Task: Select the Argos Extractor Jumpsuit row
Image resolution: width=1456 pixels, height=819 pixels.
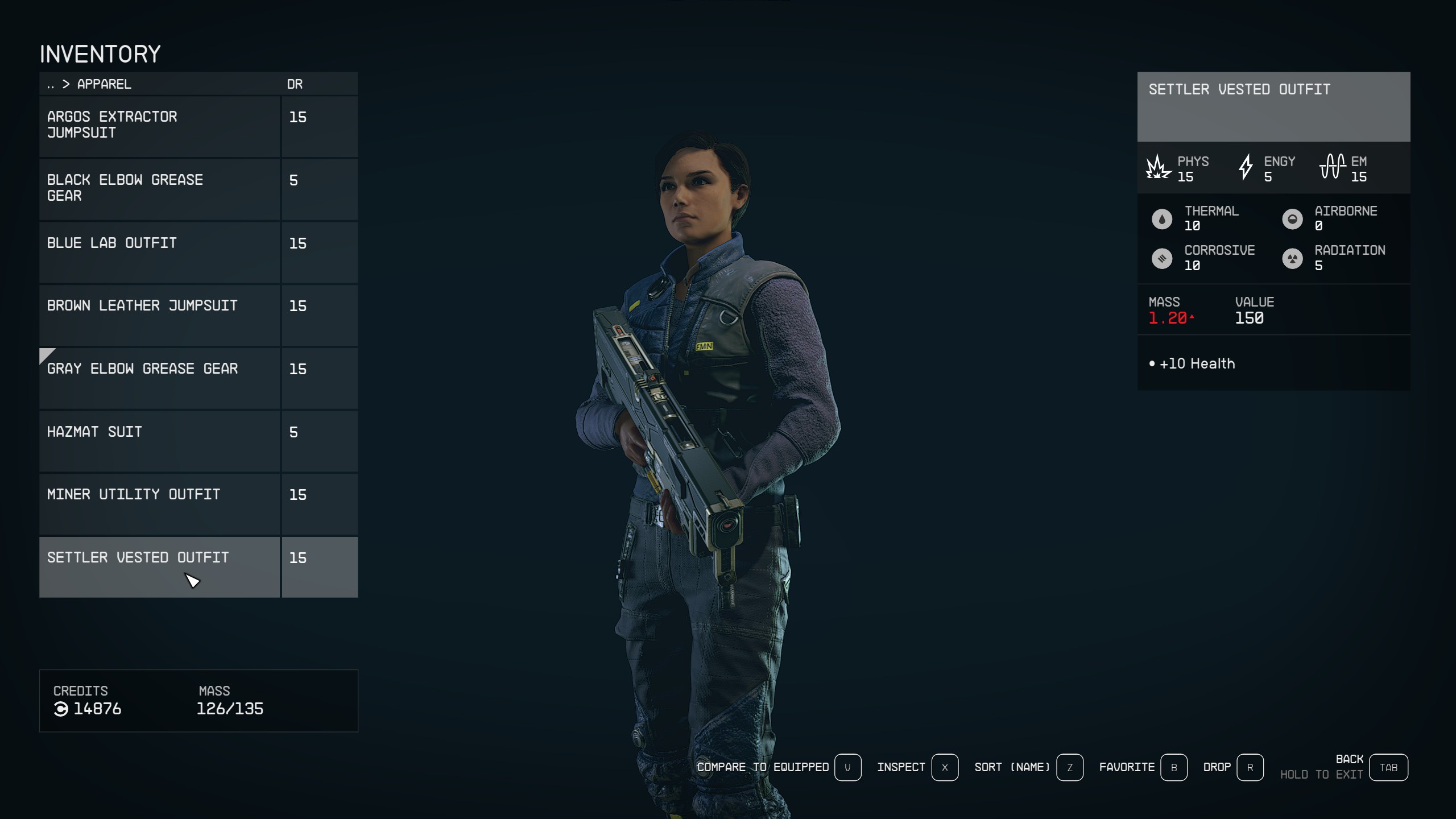Action: coord(159,126)
